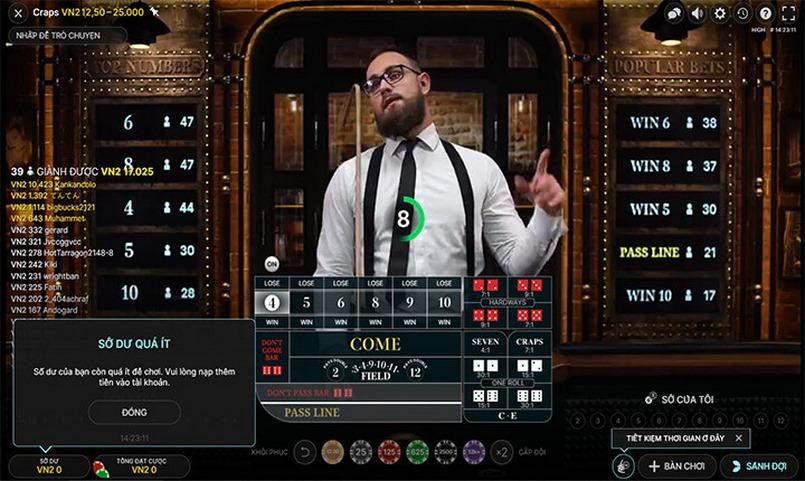Open the help question mark icon
Screen dimensions: 805x481
point(765,13)
